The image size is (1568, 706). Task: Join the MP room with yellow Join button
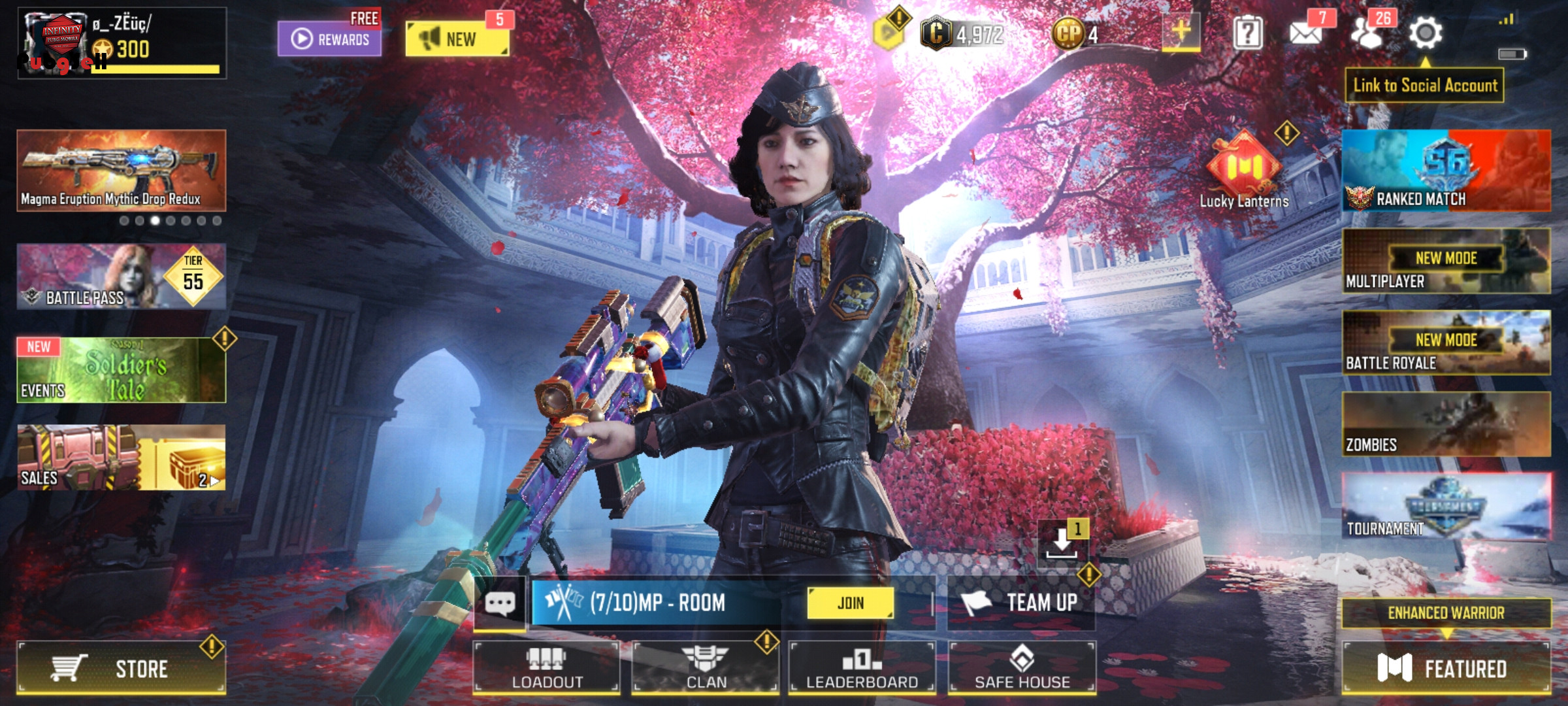click(x=850, y=603)
